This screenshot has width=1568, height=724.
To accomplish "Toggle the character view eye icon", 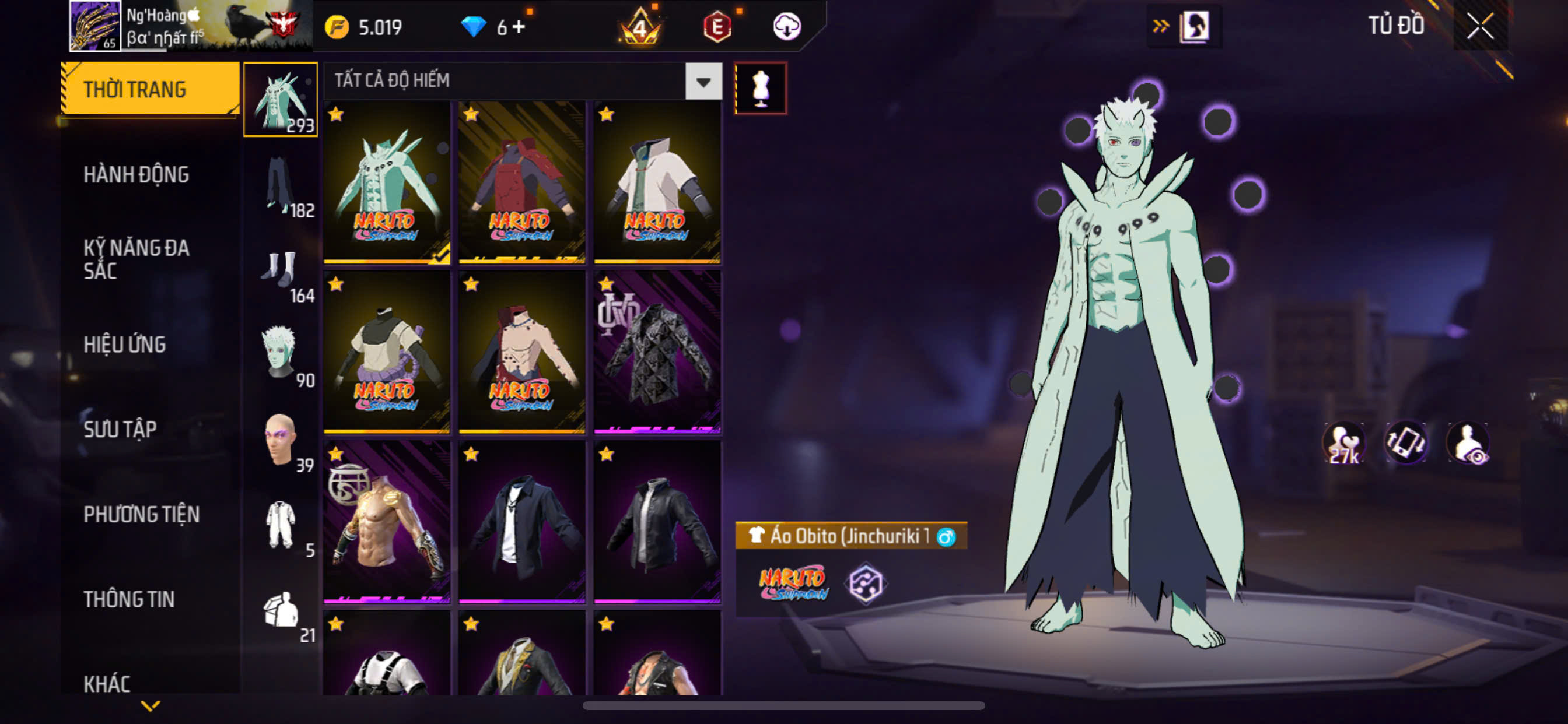I will pyautogui.click(x=1468, y=443).
